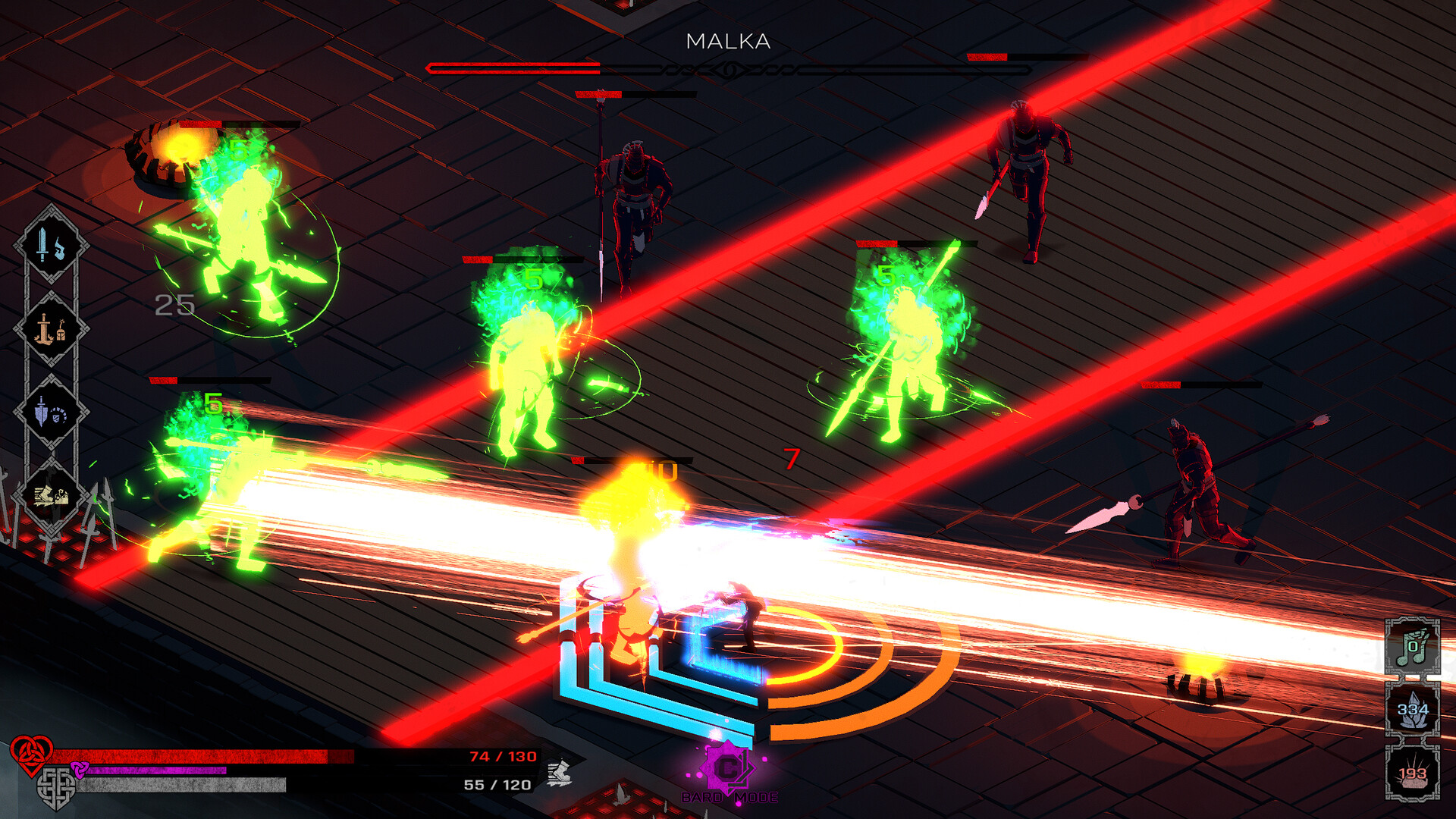Click the BARD MODE label text
The width and height of the screenshot is (1456, 819).
728,797
